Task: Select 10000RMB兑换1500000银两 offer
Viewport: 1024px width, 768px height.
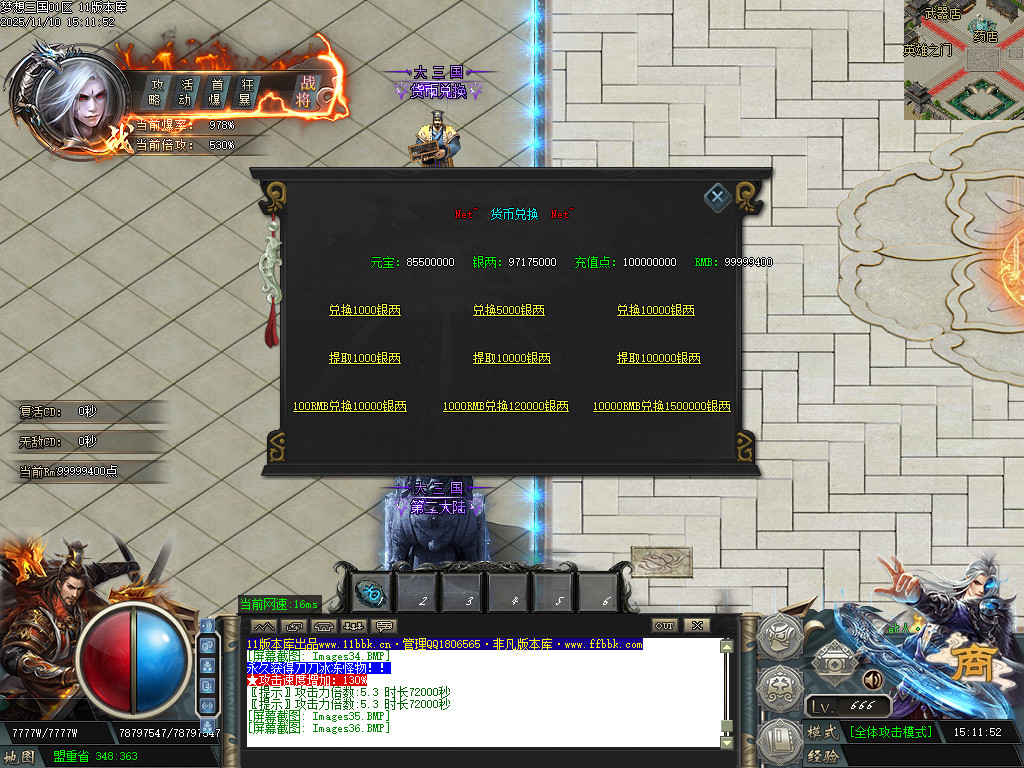Action: (x=662, y=407)
